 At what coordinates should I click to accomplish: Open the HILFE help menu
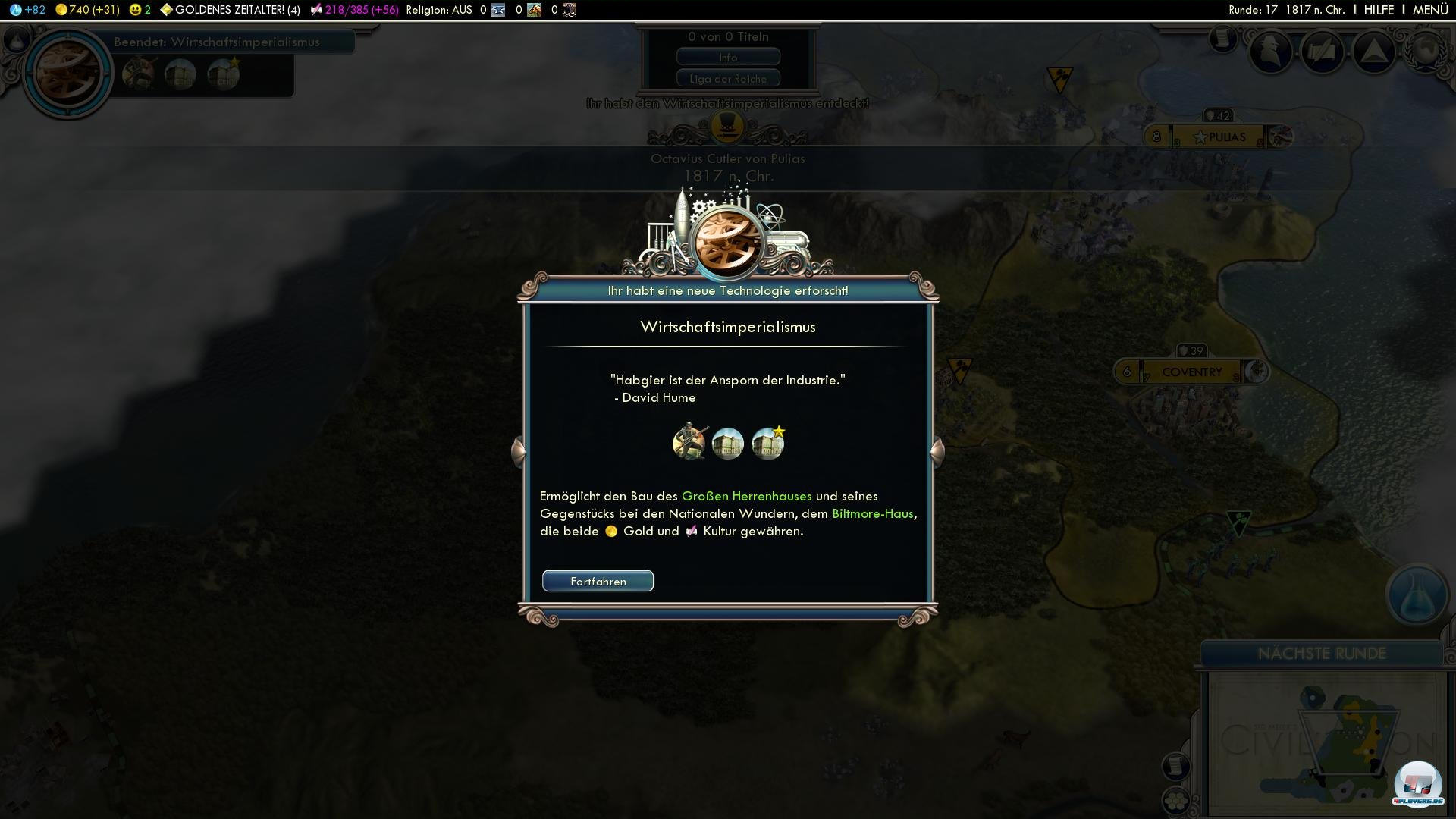pos(1378,10)
